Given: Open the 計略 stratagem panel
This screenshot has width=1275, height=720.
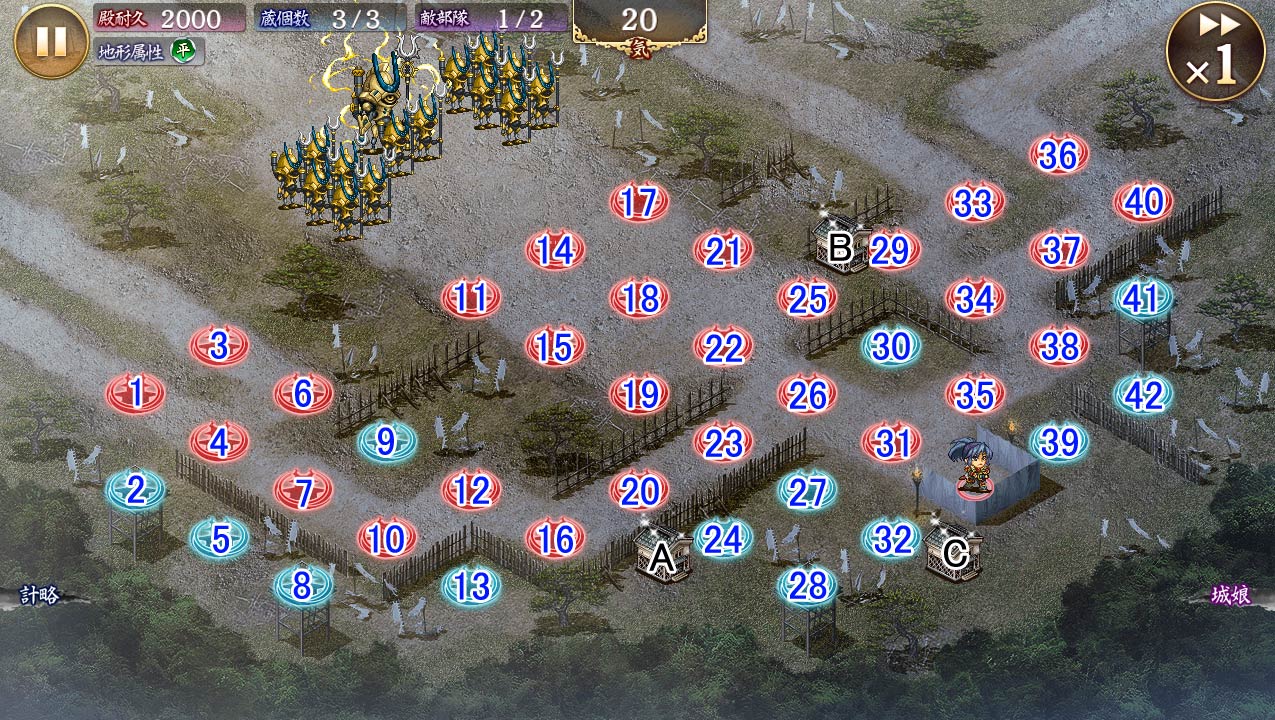Looking at the screenshot, I should [40, 596].
